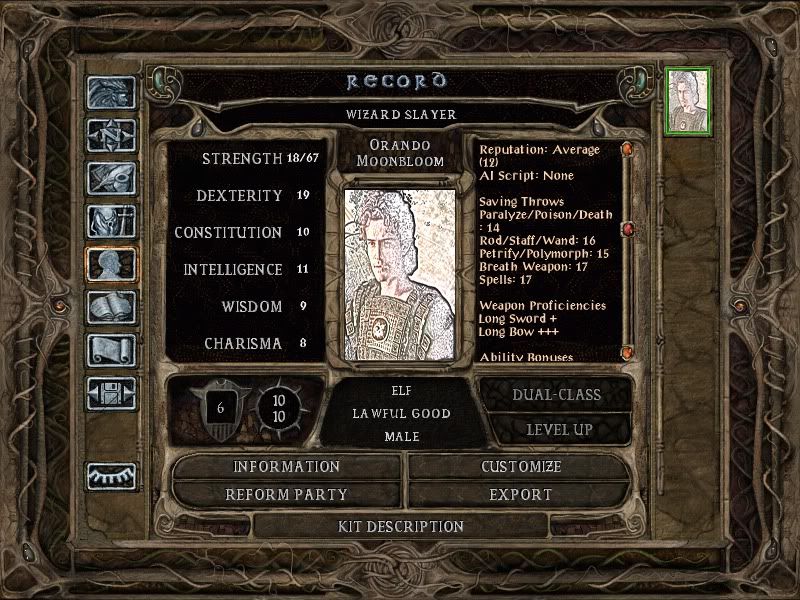This screenshot has width=800, height=600.
Task: Click the Reform Party button
Action: (287, 494)
